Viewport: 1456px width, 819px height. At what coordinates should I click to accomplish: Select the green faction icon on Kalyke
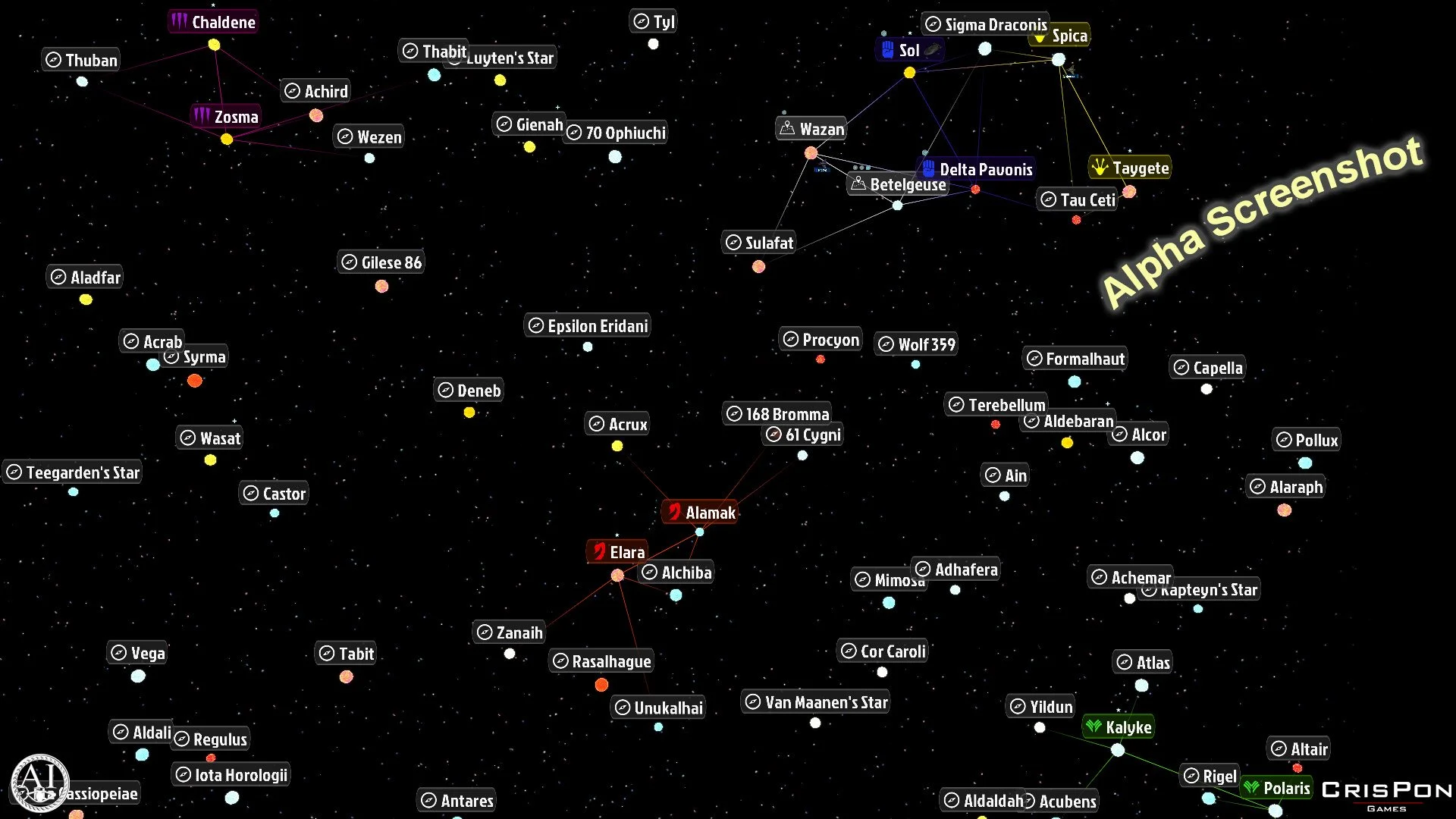pos(1095,727)
